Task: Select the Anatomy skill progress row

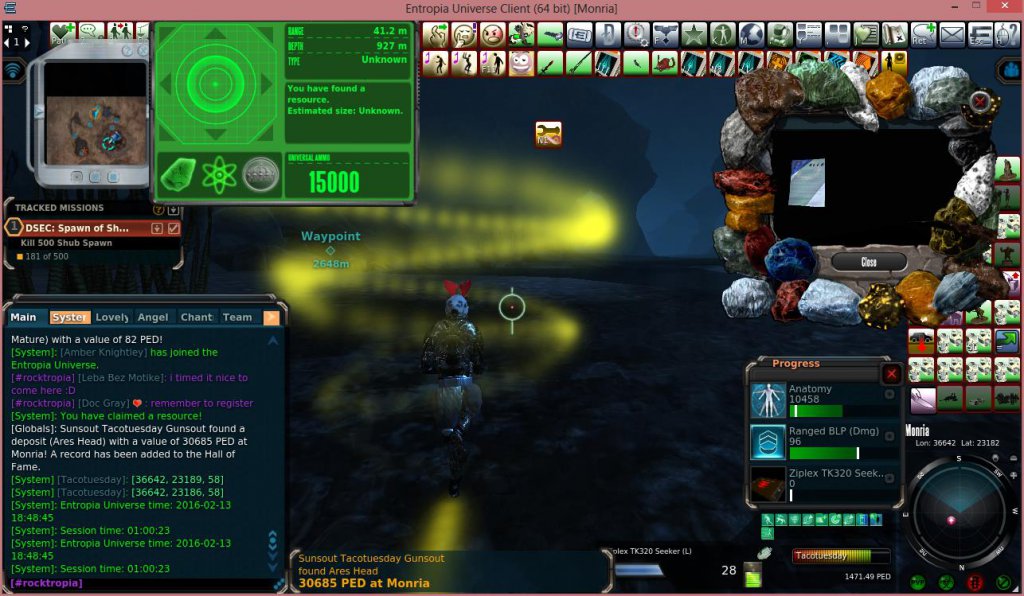Action: 821,400
